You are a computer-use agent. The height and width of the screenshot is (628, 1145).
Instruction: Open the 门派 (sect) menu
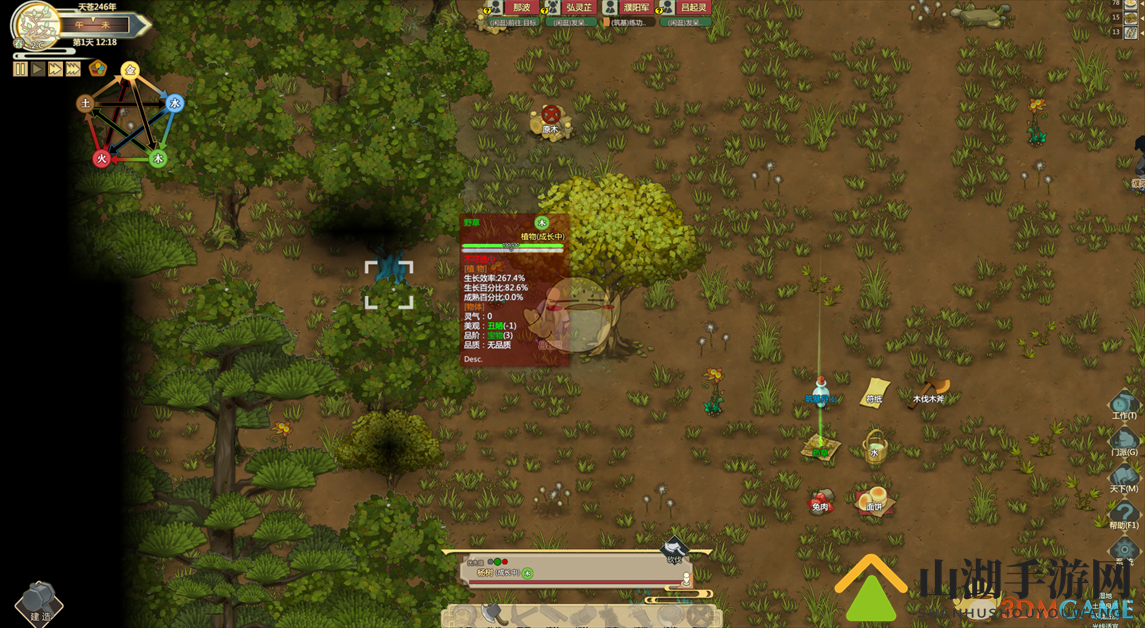1124,441
